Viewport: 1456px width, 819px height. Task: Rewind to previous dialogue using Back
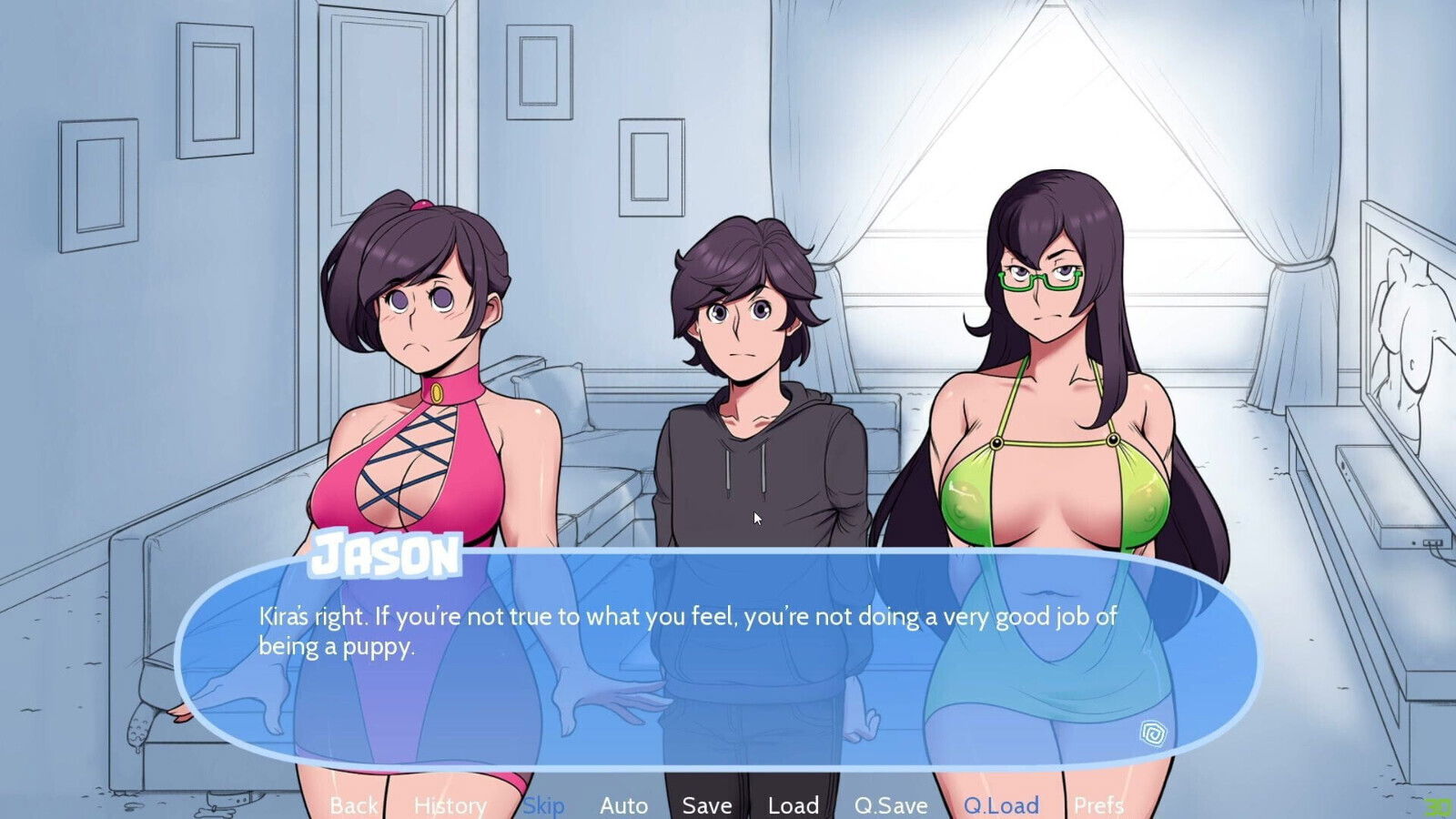(354, 804)
